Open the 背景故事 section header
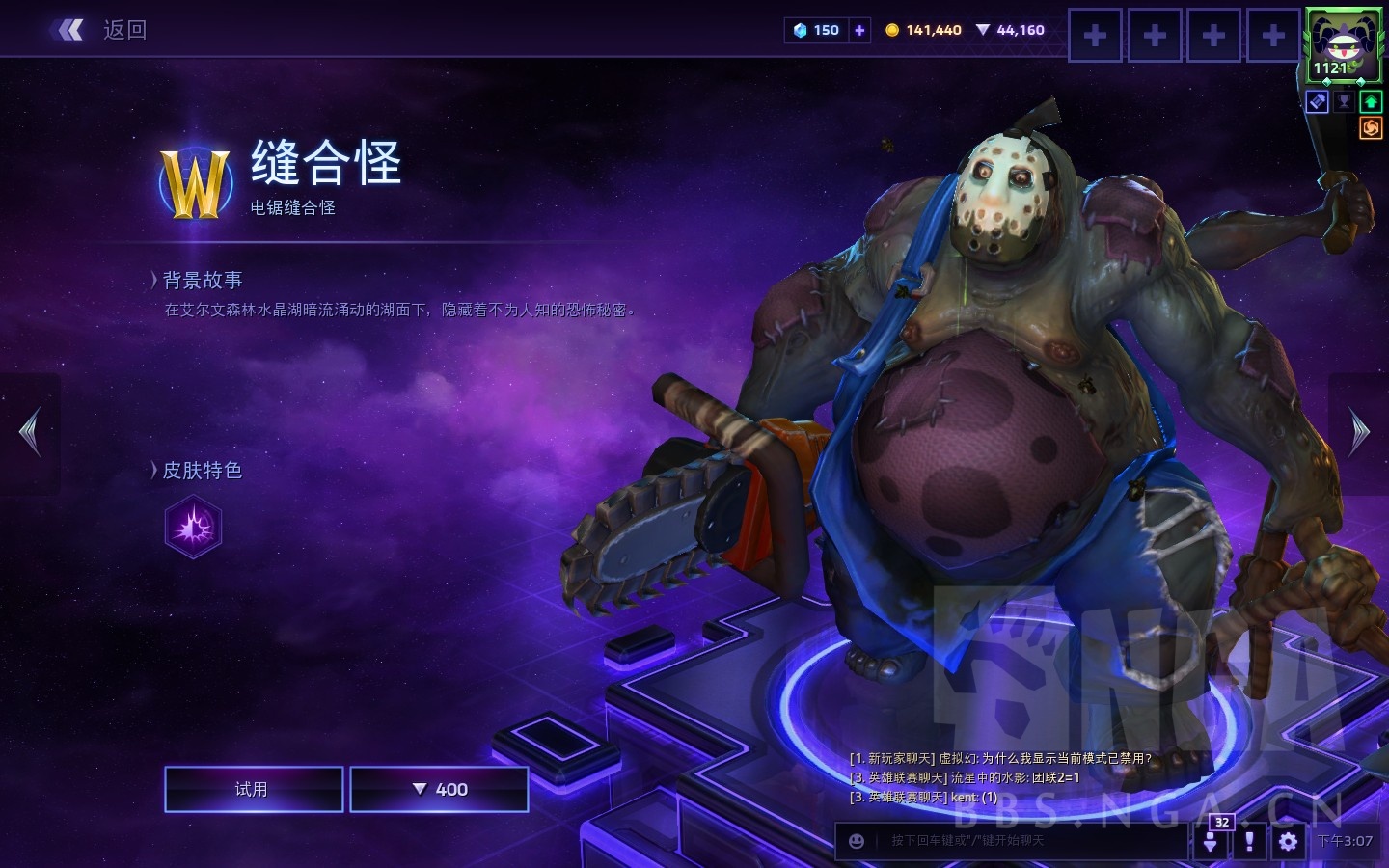1389x868 pixels. 203,280
